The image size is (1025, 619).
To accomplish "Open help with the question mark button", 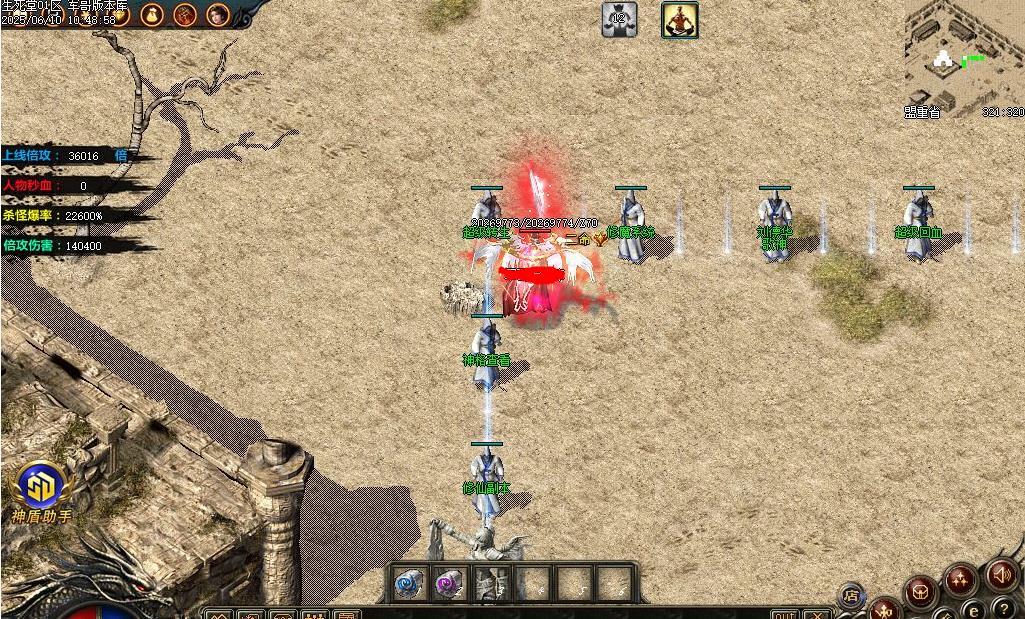I will pos(1005,607).
